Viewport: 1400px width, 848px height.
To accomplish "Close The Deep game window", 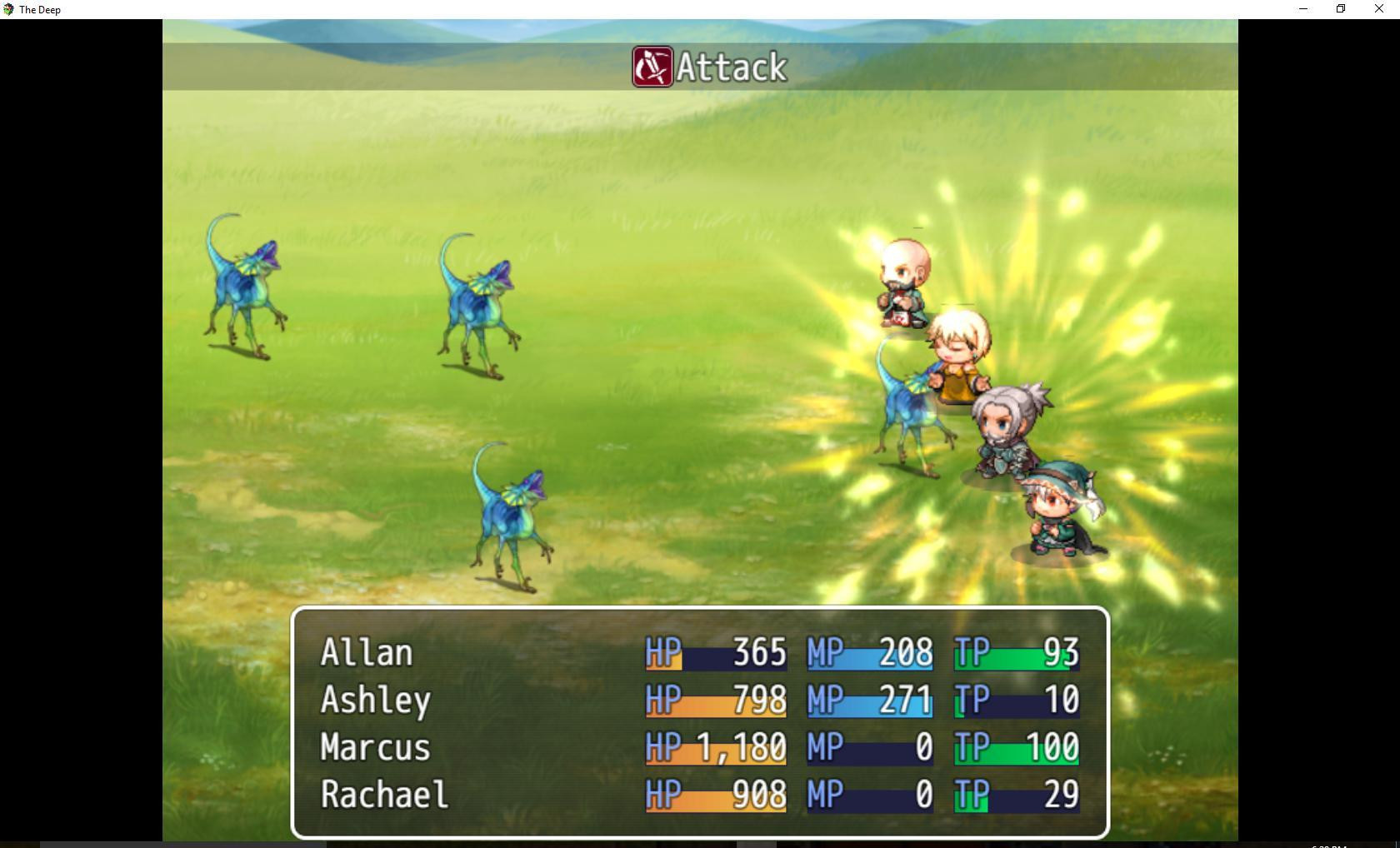I will point(1378,9).
